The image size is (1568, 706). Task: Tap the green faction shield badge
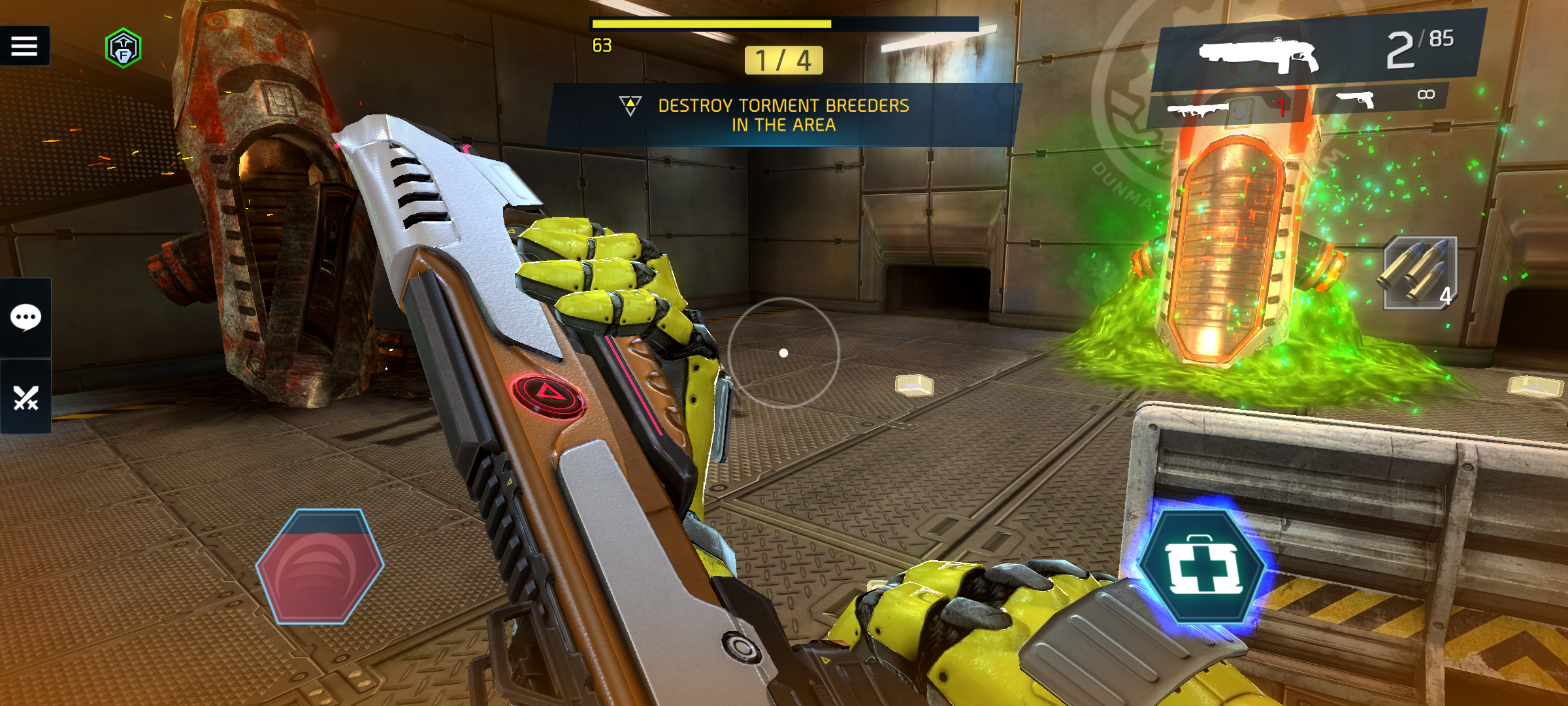click(123, 48)
